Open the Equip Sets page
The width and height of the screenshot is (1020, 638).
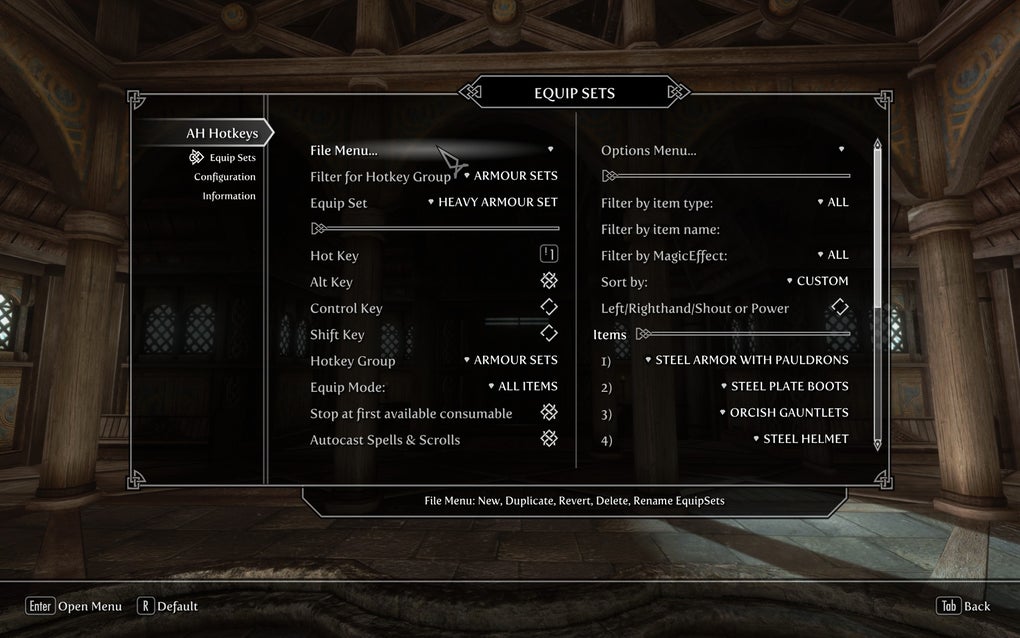(232, 158)
